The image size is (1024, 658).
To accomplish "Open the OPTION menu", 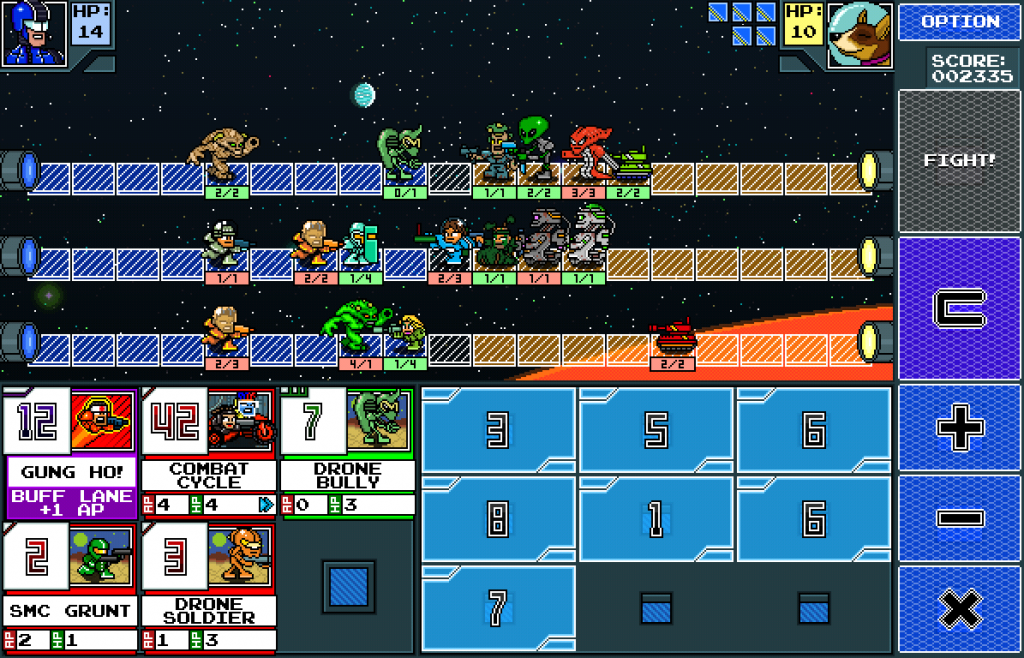I will [959, 21].
